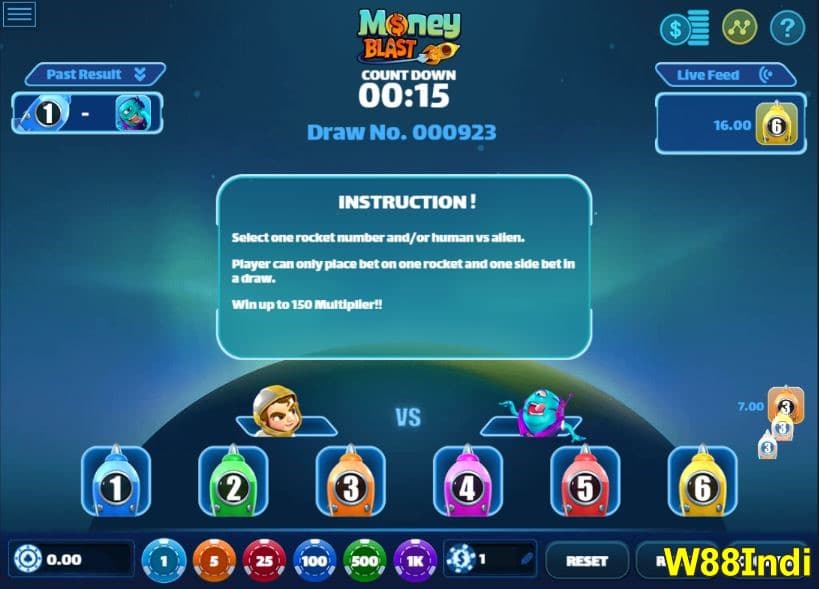Select the red 25 chip
Viewport: 819px width, 589px height.
pos(264,560)
